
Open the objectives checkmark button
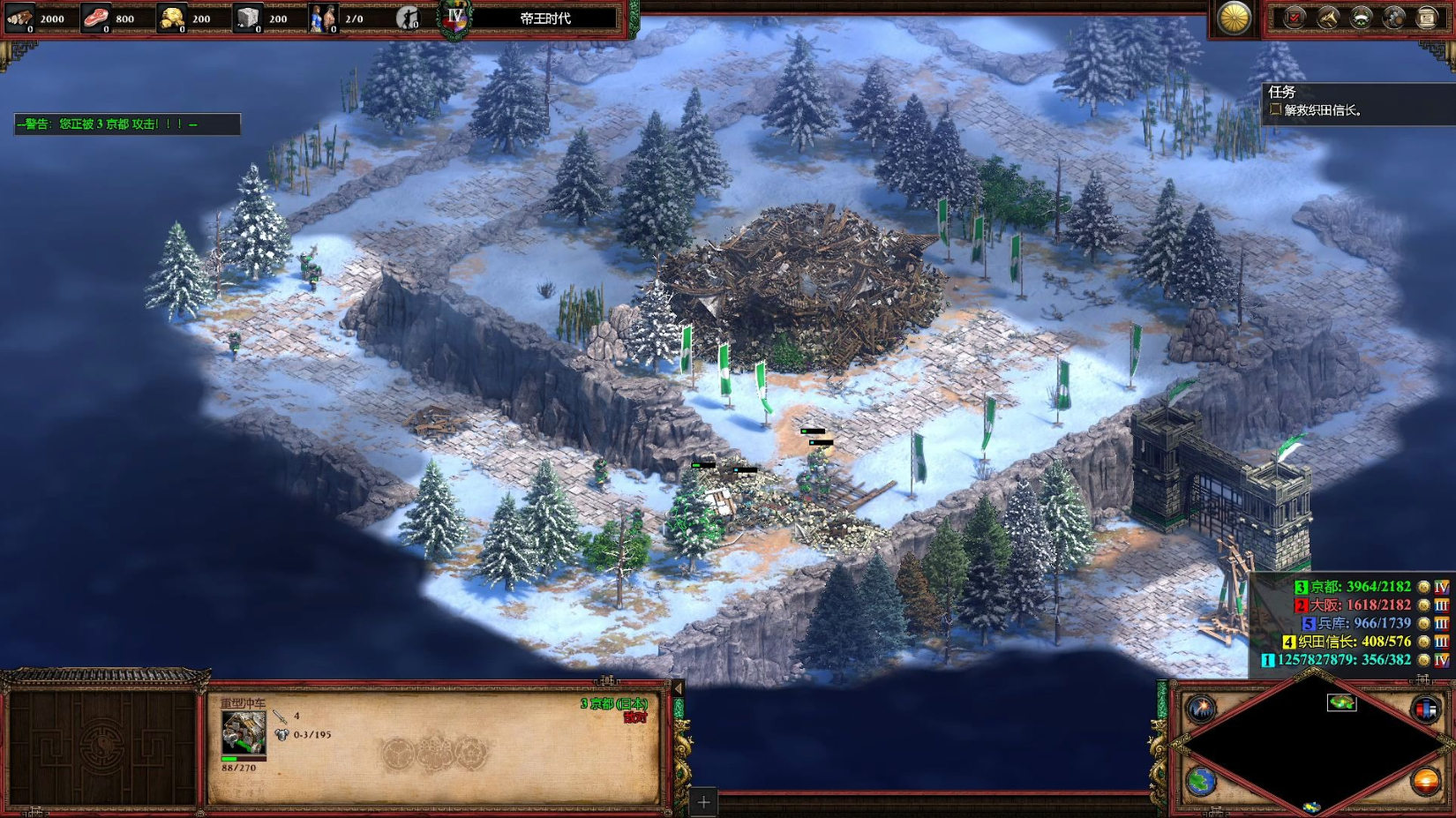click(1295, 18)
